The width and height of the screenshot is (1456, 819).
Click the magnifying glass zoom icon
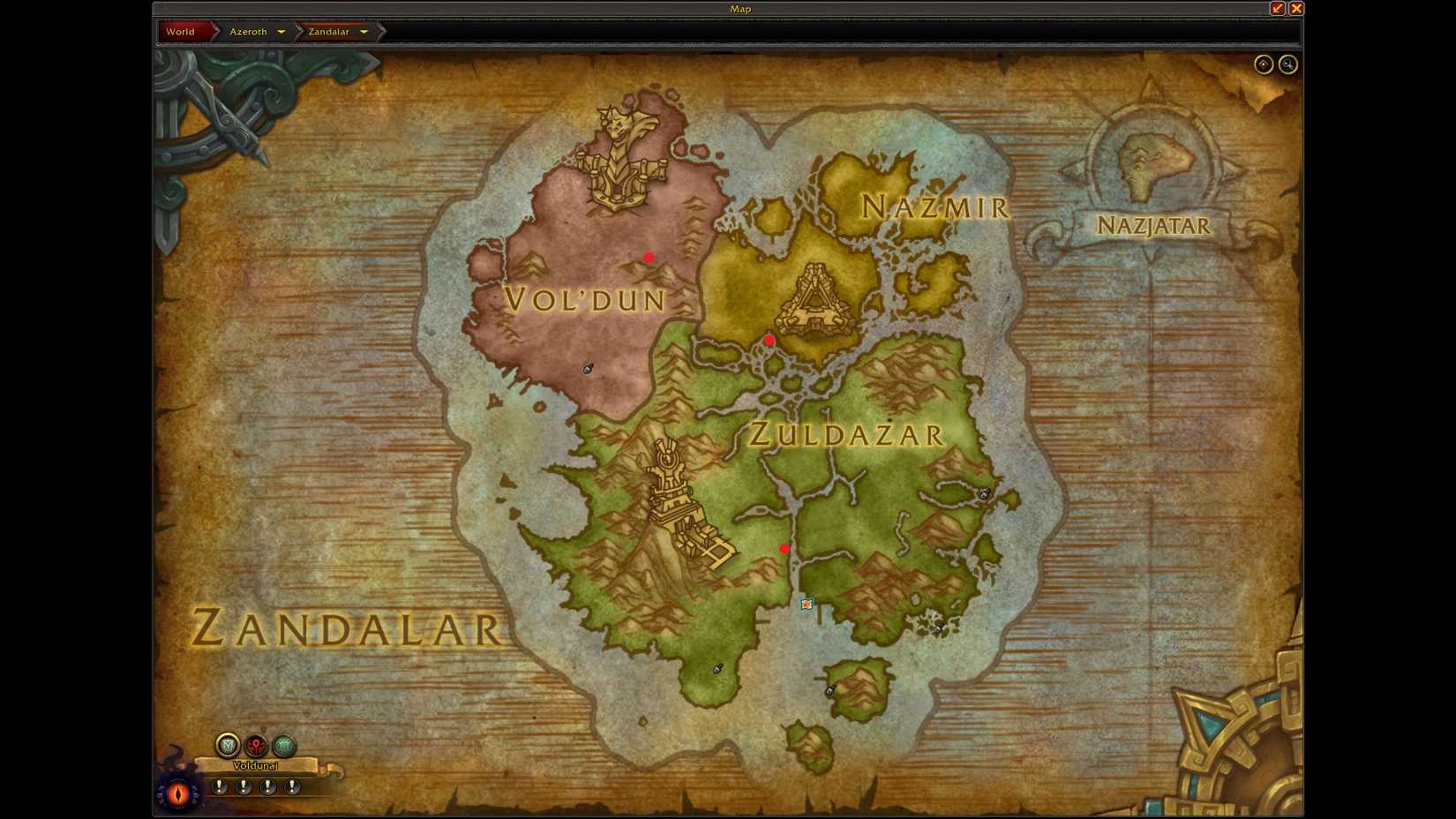(x=1287, y=64)
